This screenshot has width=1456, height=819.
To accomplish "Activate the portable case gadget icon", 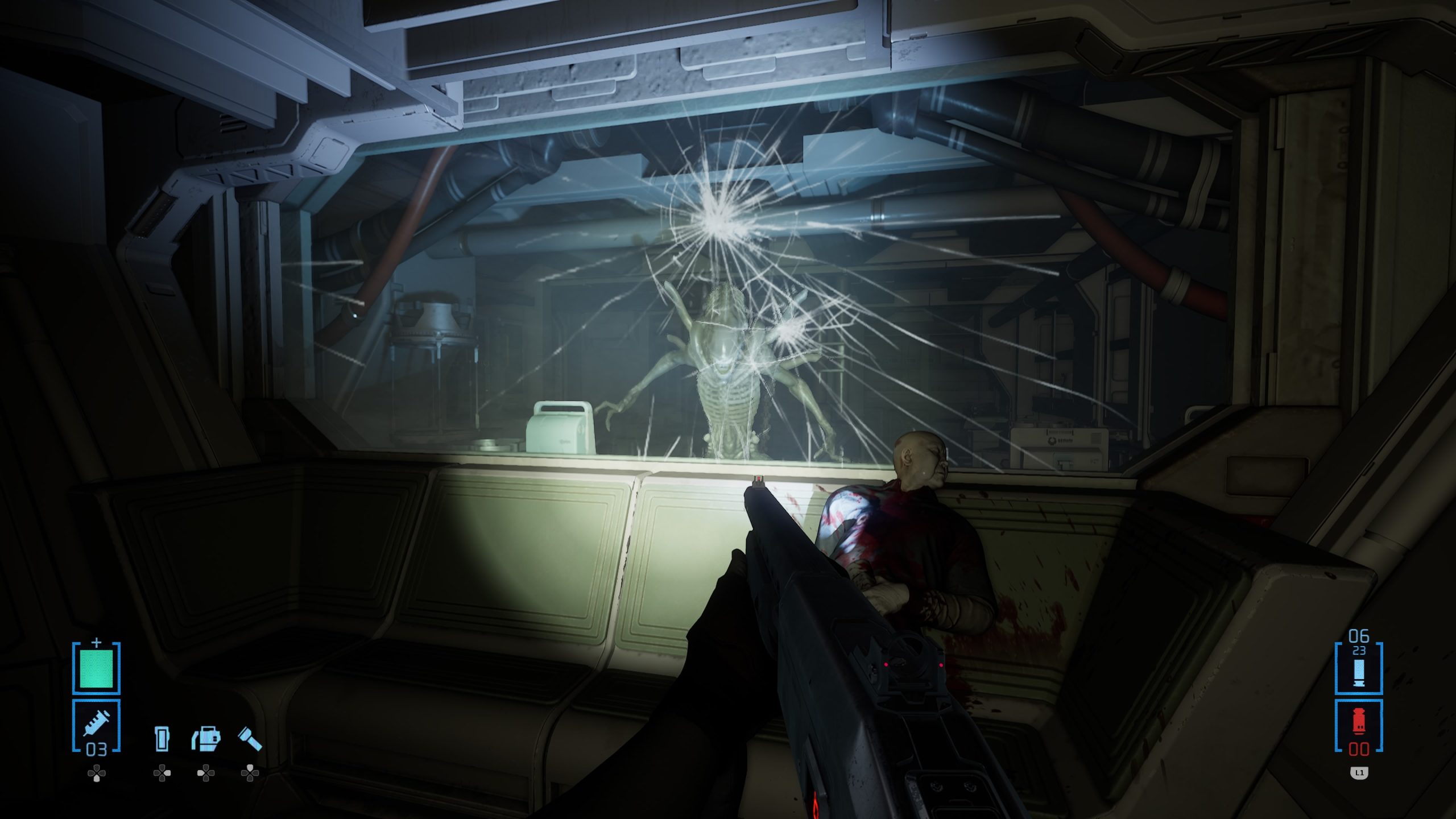I will tap(206, 738).
